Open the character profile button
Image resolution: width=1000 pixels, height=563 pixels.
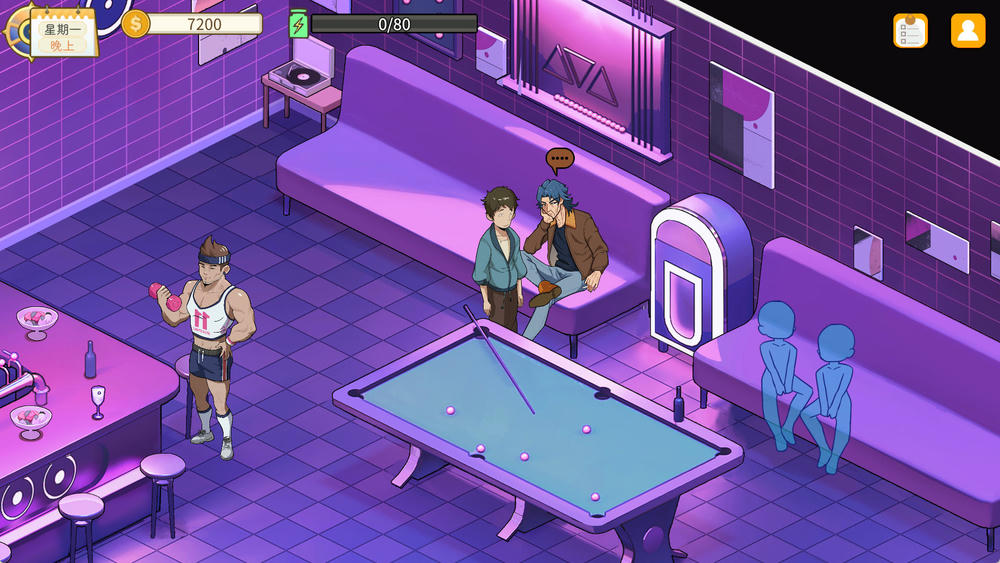click(x=967, y=30)
